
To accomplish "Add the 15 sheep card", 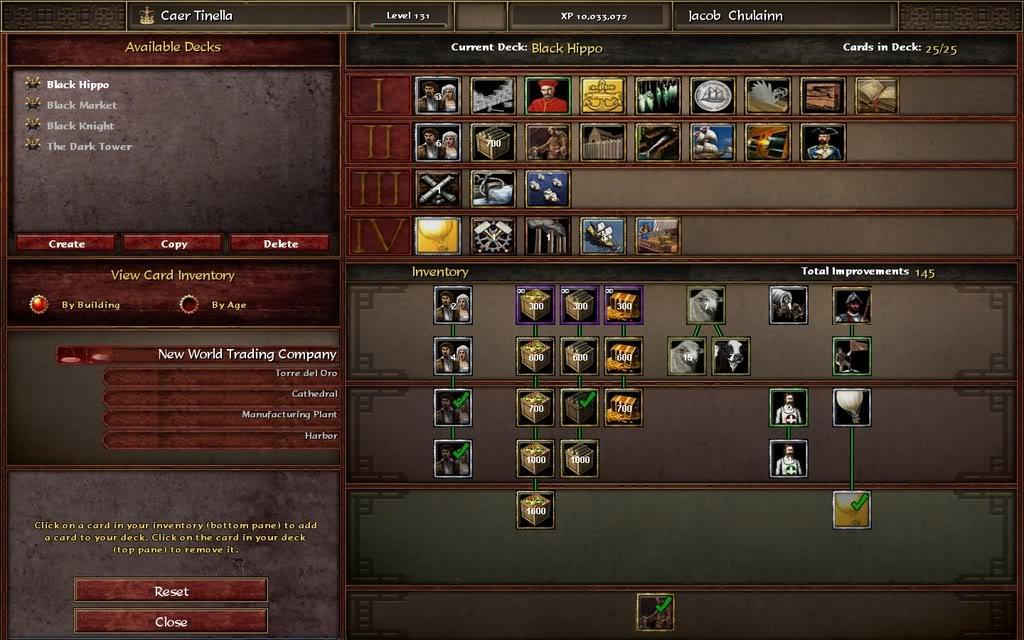I will [687, 356].
